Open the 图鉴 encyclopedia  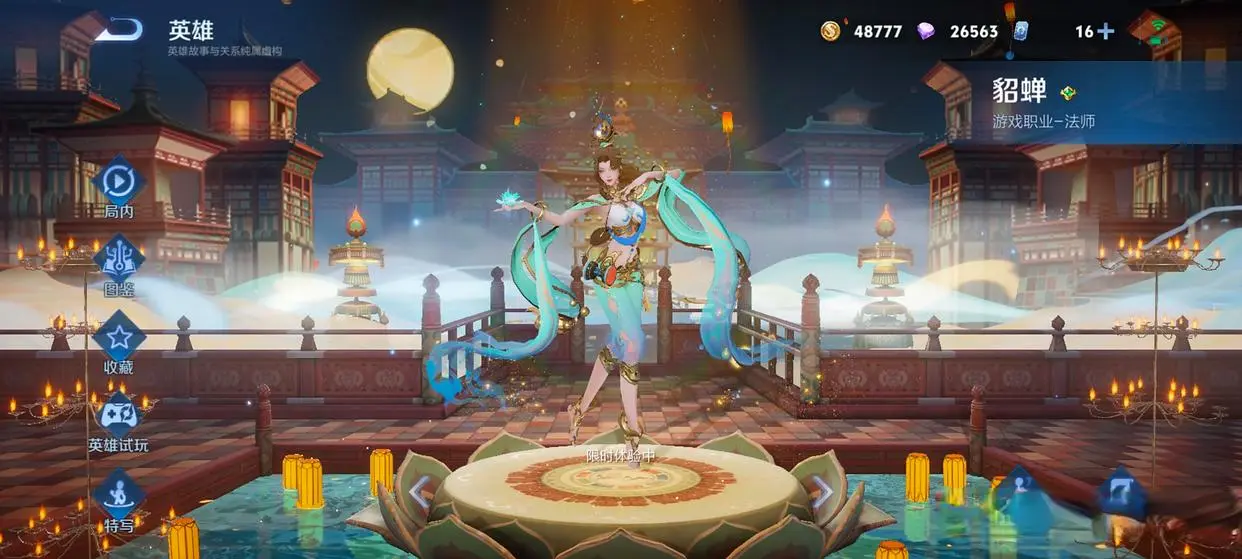click(119, 258)
